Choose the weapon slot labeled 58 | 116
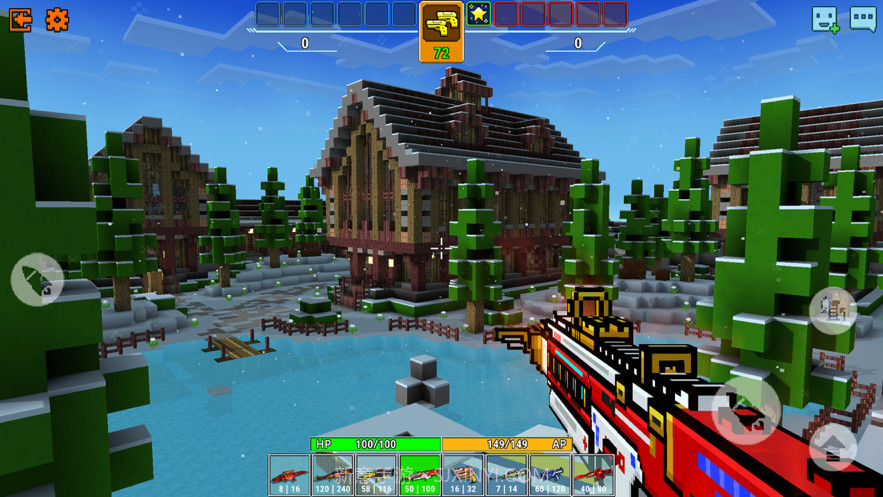Viewport: 883px width, 497px height. pos(376,475)
